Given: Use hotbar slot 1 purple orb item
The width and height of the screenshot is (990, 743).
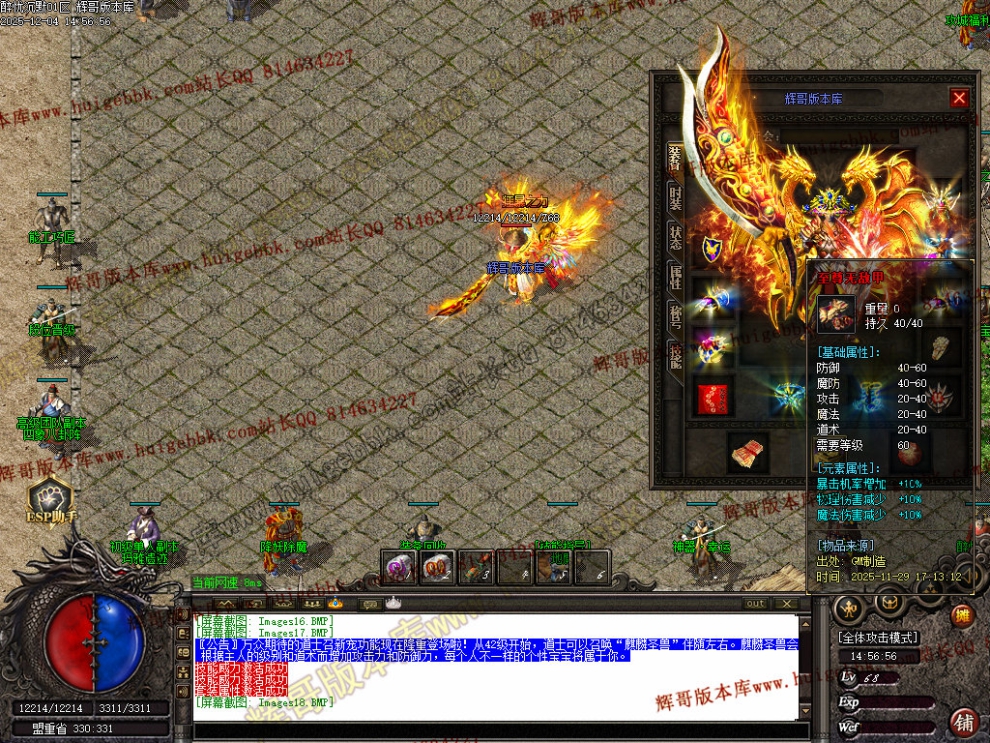Looking at the screenshot, I should tap(398, 567).
